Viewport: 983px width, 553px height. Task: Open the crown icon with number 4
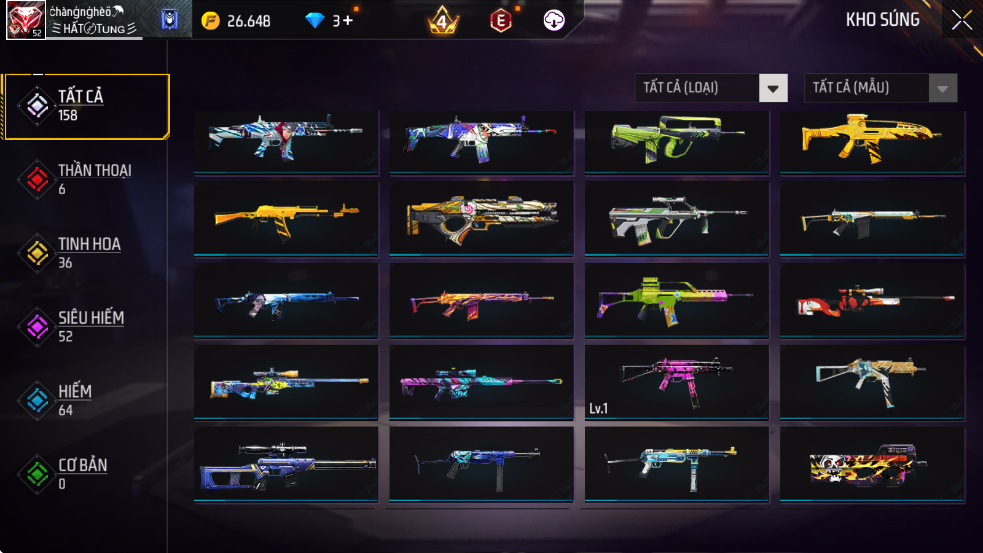[443, 20]
